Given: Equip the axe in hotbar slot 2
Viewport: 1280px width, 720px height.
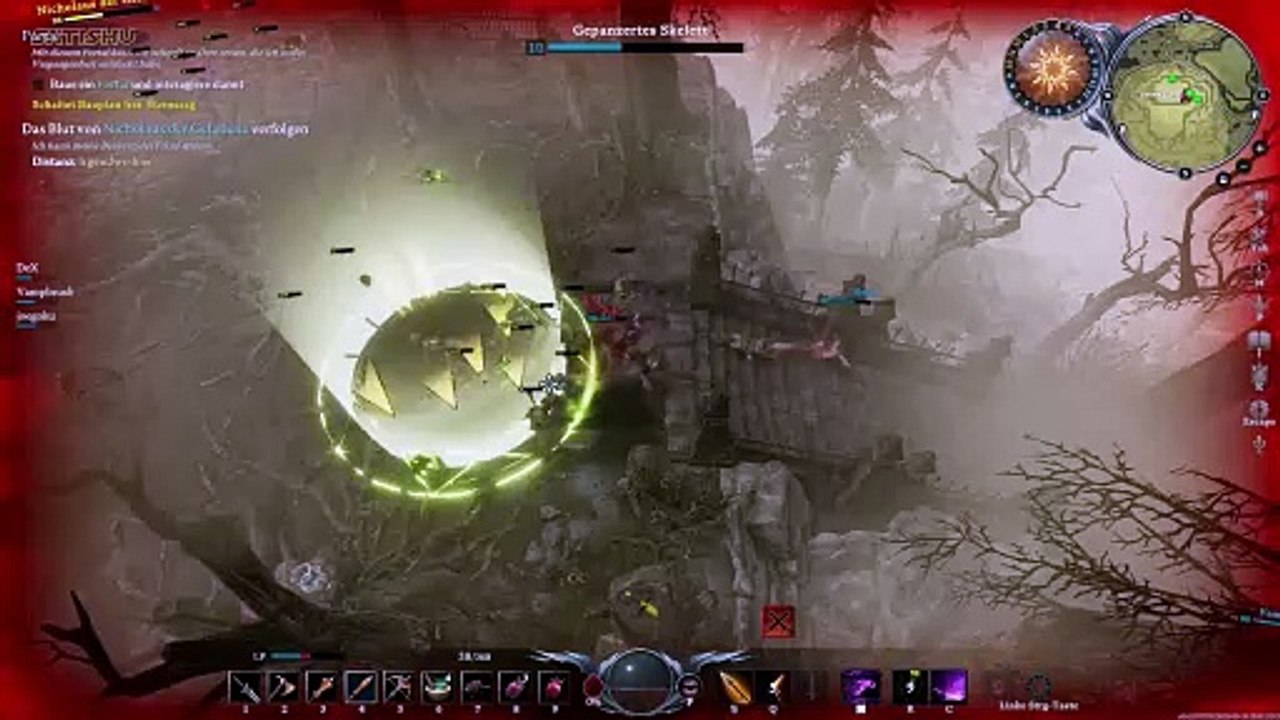Looking at the screenshot, I should point(283,687).
